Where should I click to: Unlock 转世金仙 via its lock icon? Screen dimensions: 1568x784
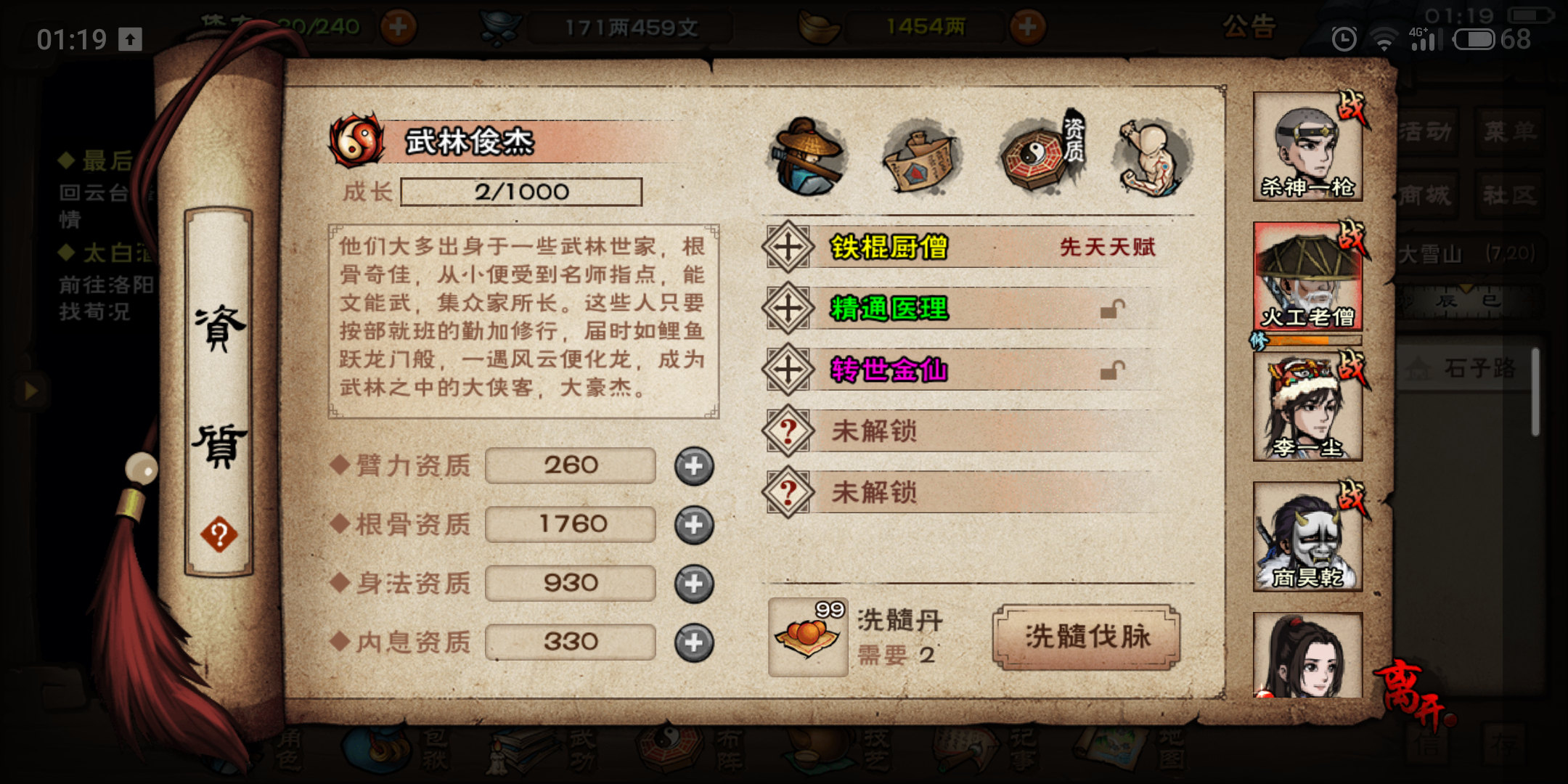(x=1111, y=369)
